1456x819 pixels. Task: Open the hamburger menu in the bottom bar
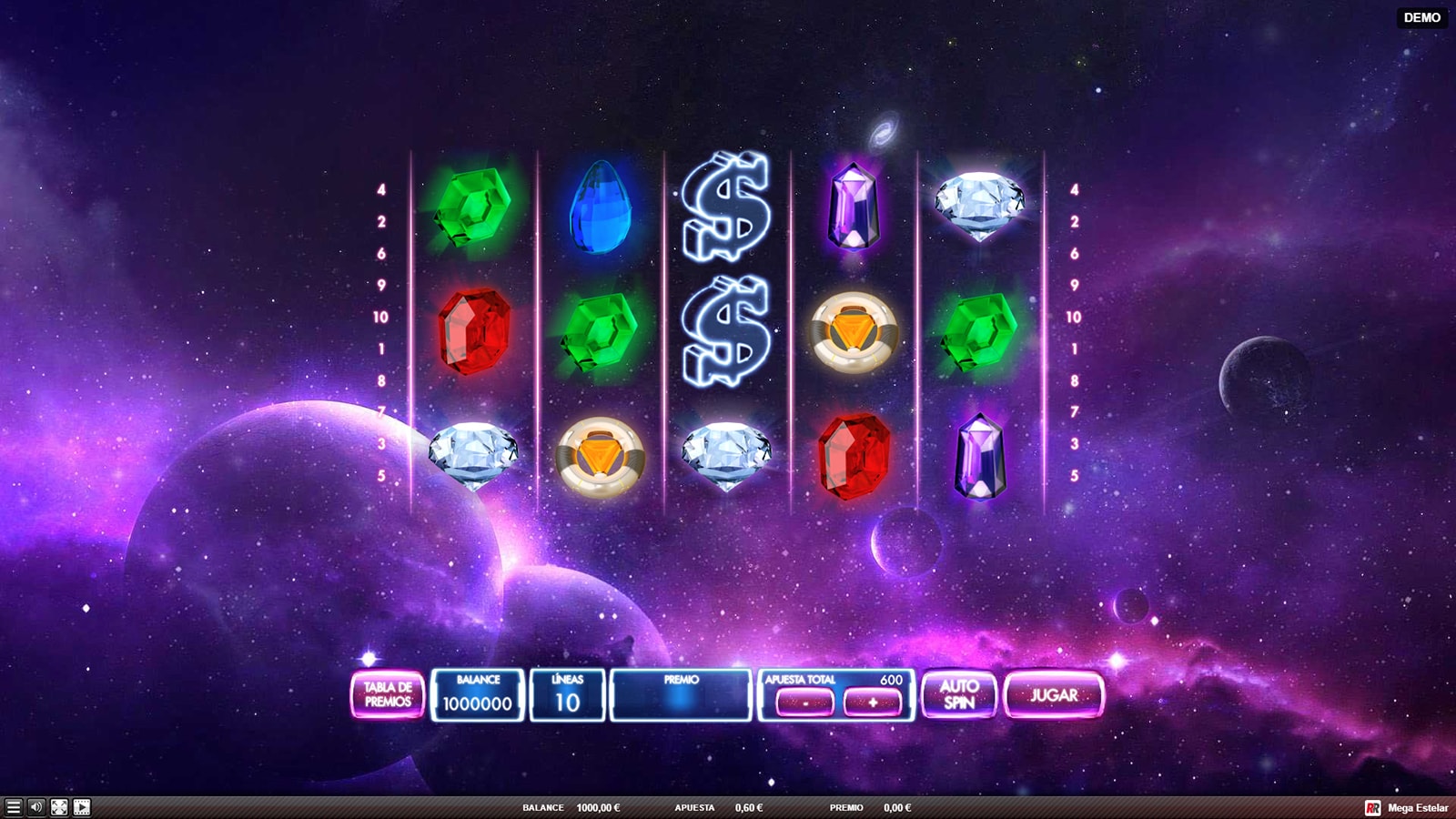[13, 807]
